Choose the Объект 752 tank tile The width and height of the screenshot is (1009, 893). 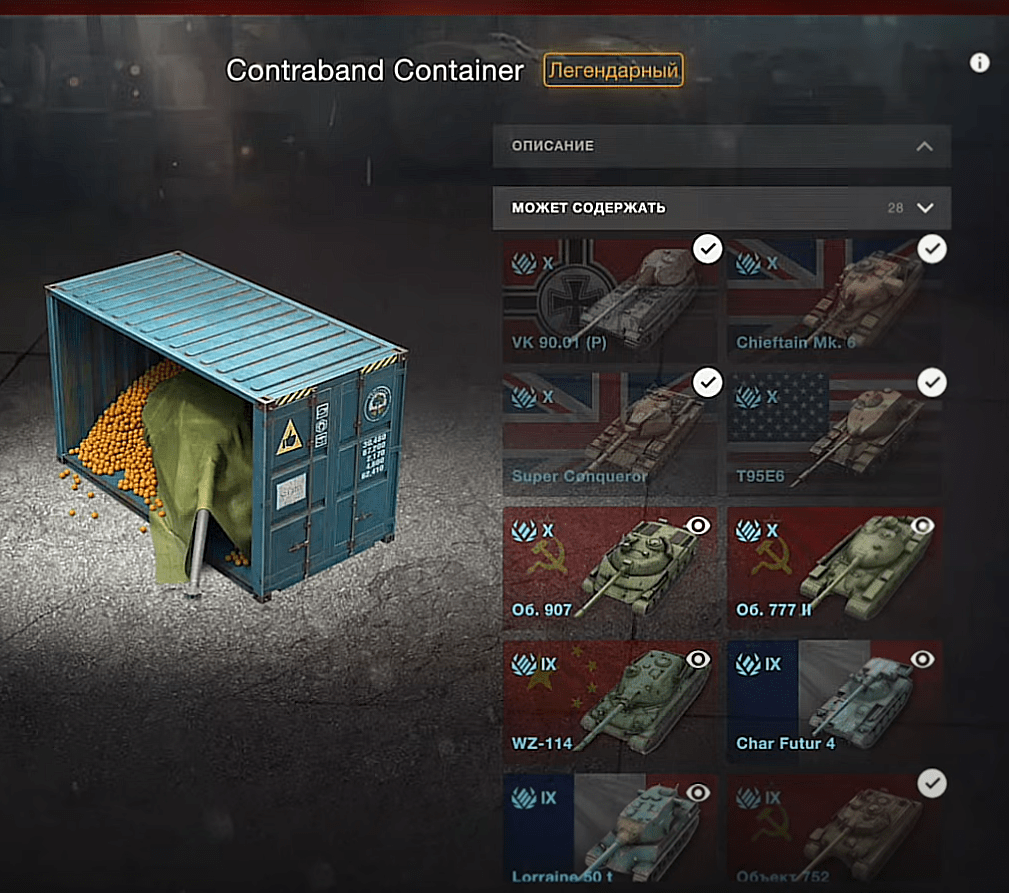click(833, 830)
